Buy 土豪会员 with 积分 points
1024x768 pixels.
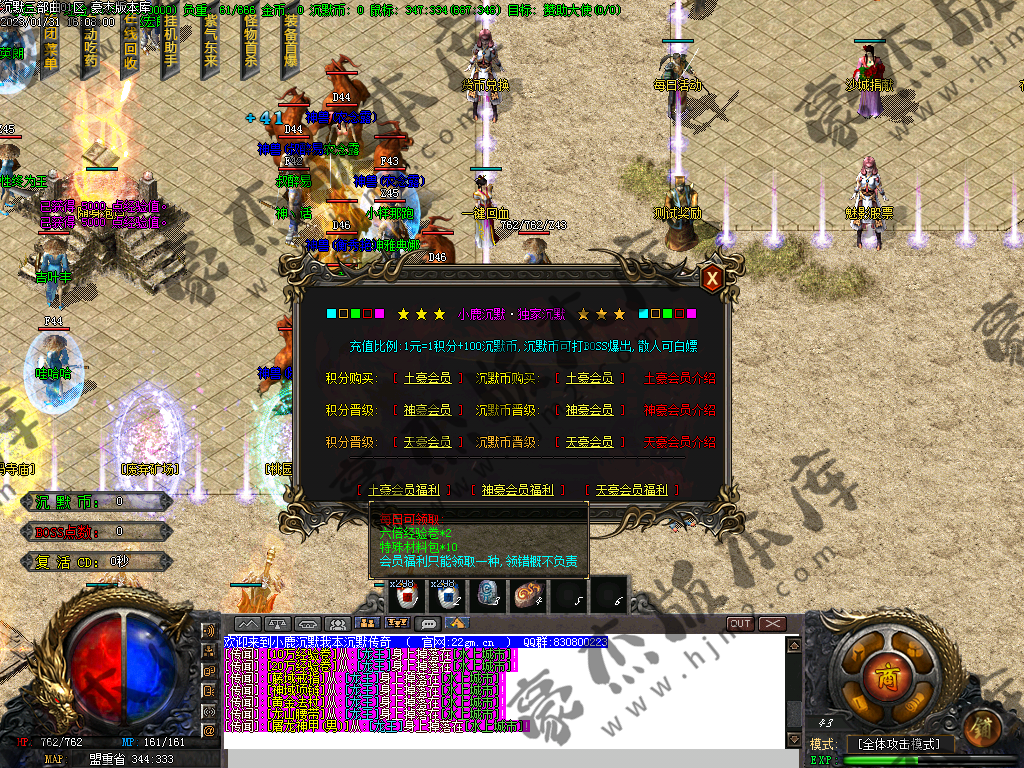[x=427, y=379]
